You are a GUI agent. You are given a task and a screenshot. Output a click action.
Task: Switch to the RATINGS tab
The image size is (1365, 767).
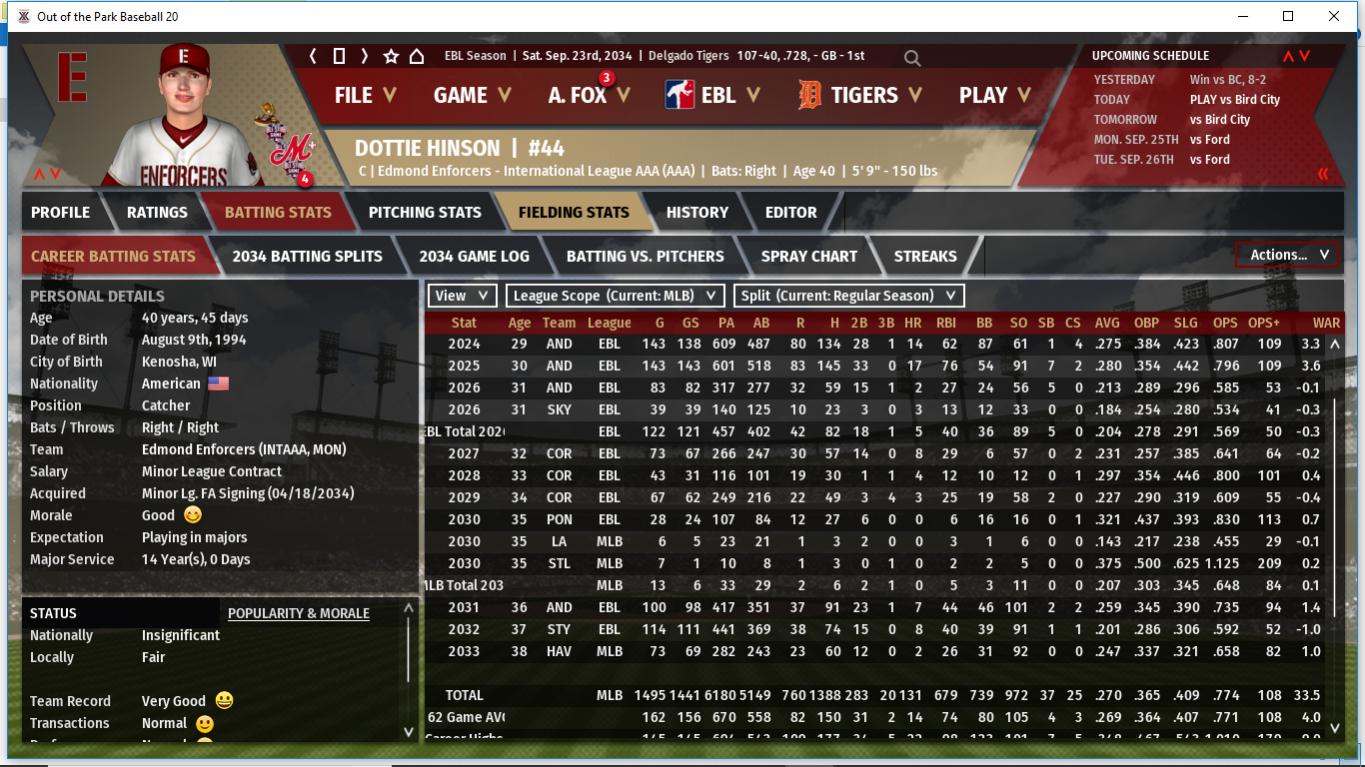click(157, 212)
